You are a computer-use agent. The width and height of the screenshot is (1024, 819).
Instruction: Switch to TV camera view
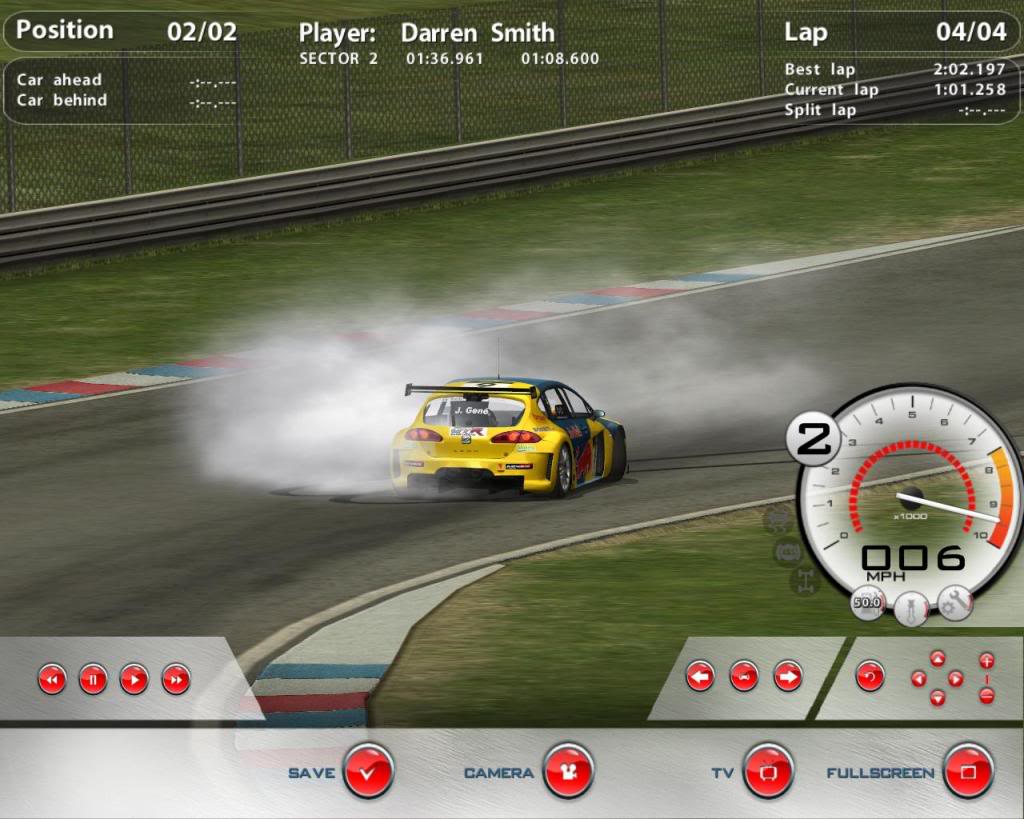click(768, 771)
